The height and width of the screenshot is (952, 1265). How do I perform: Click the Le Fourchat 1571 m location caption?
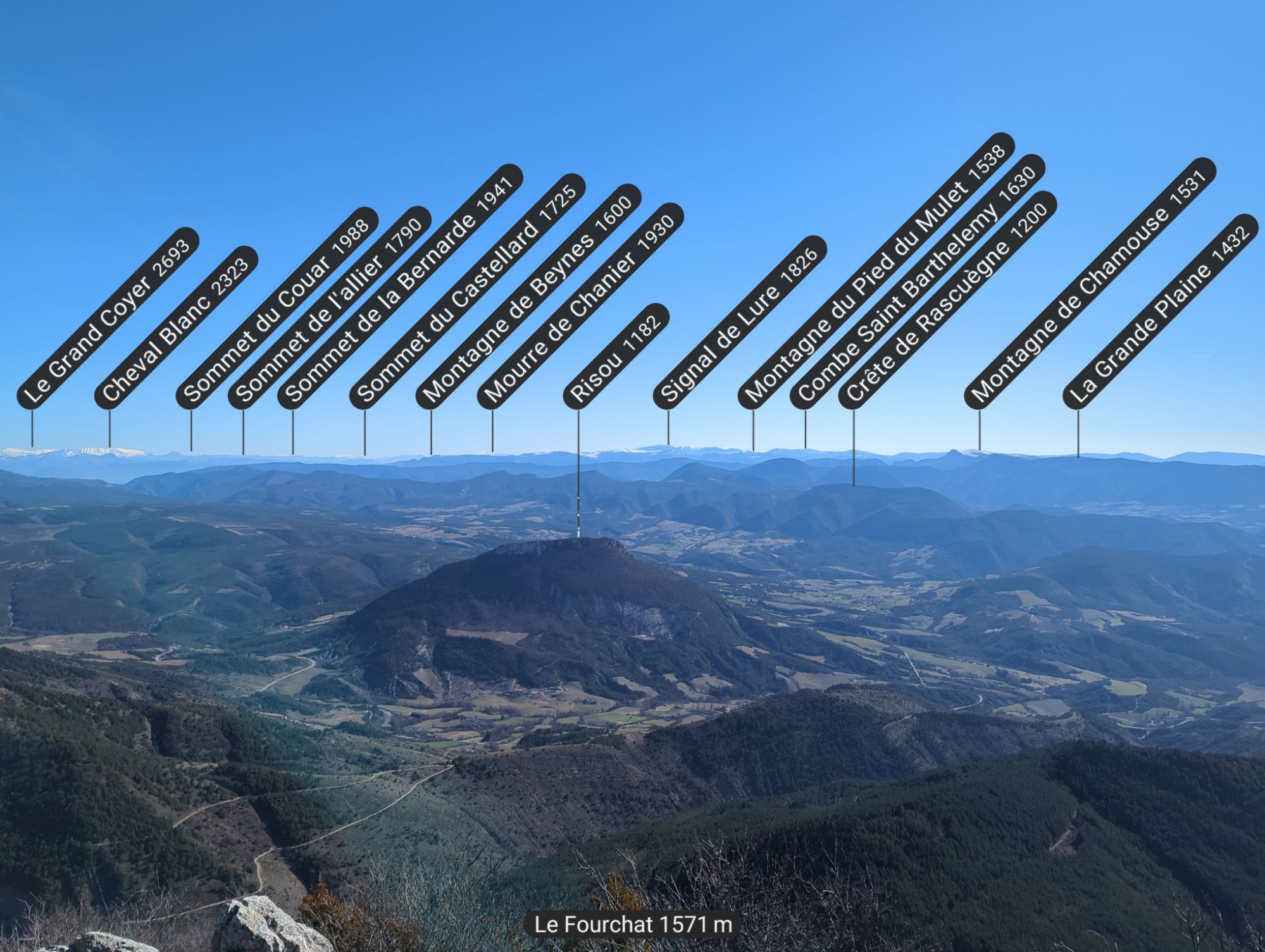pyautogui.click(x=633, y=925)
